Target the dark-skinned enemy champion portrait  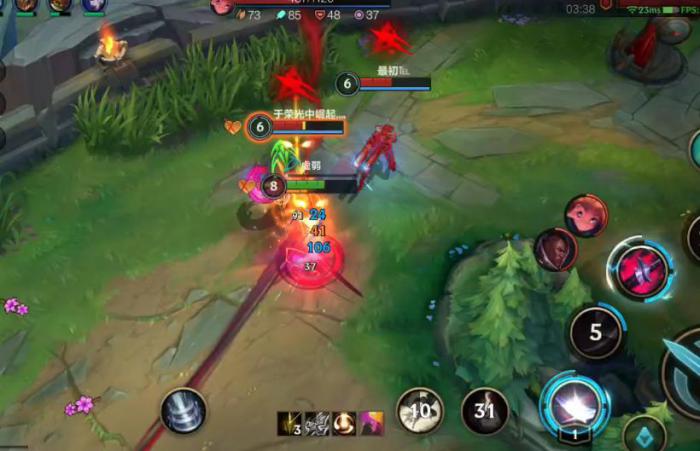(555, 250)
